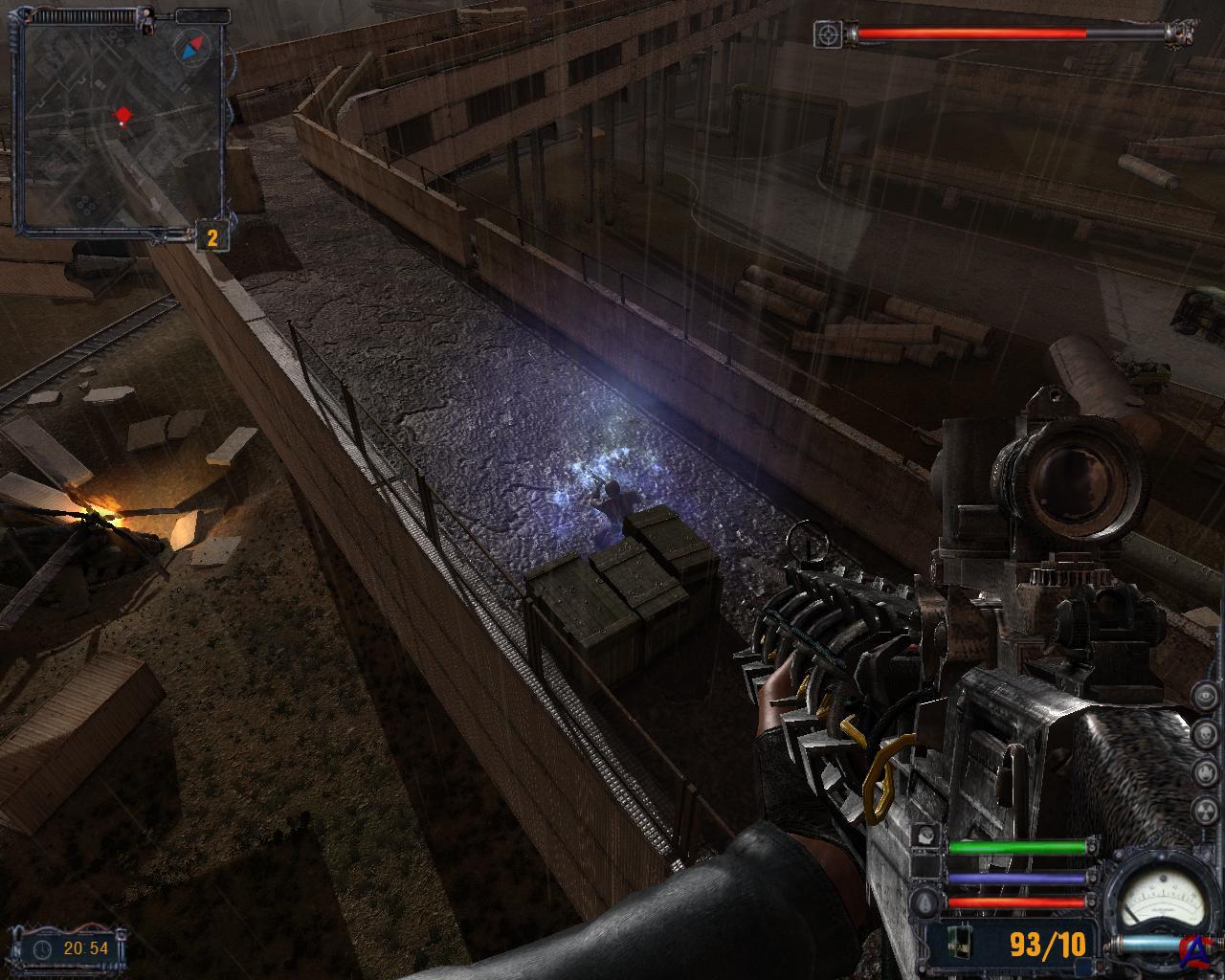
Task: Select the flame hazard indicator icon
Action: click(1208, 770)
